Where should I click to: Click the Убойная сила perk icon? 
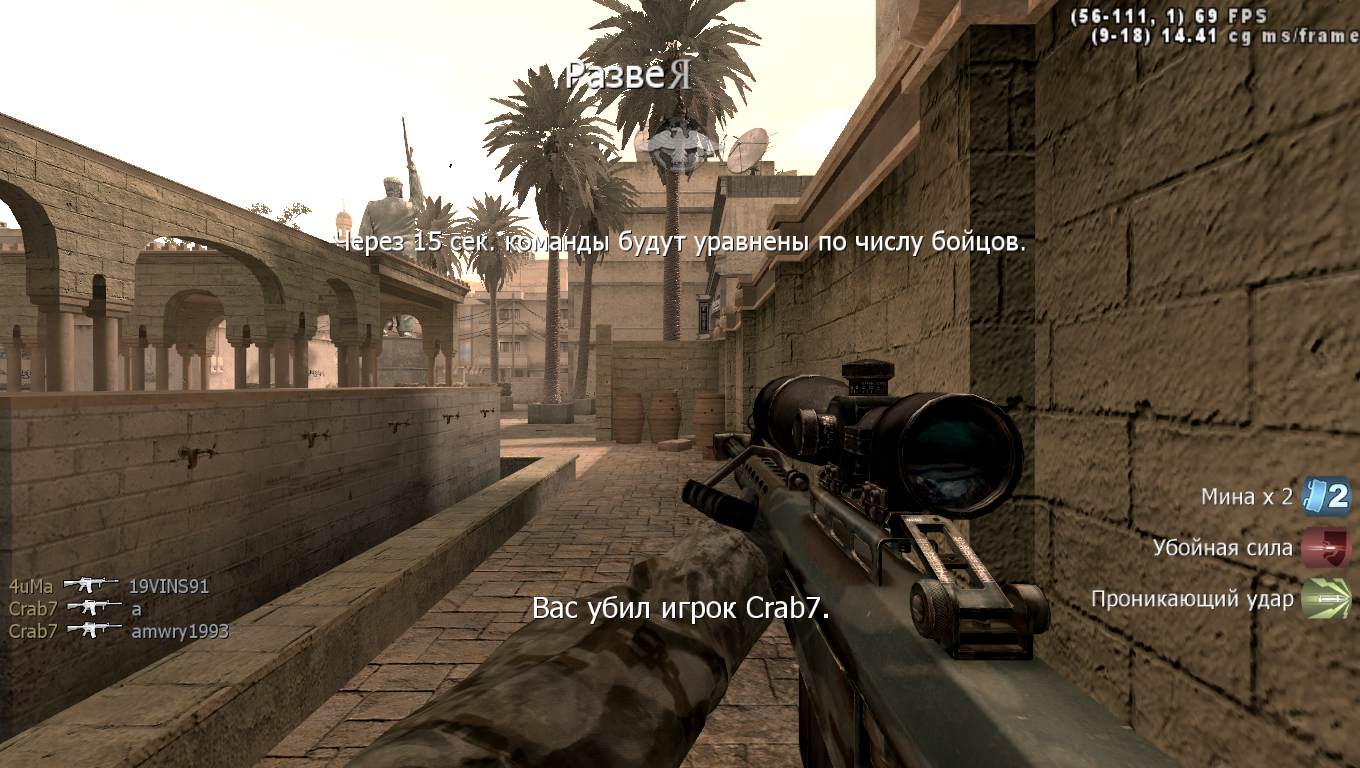coord(1326,548)
